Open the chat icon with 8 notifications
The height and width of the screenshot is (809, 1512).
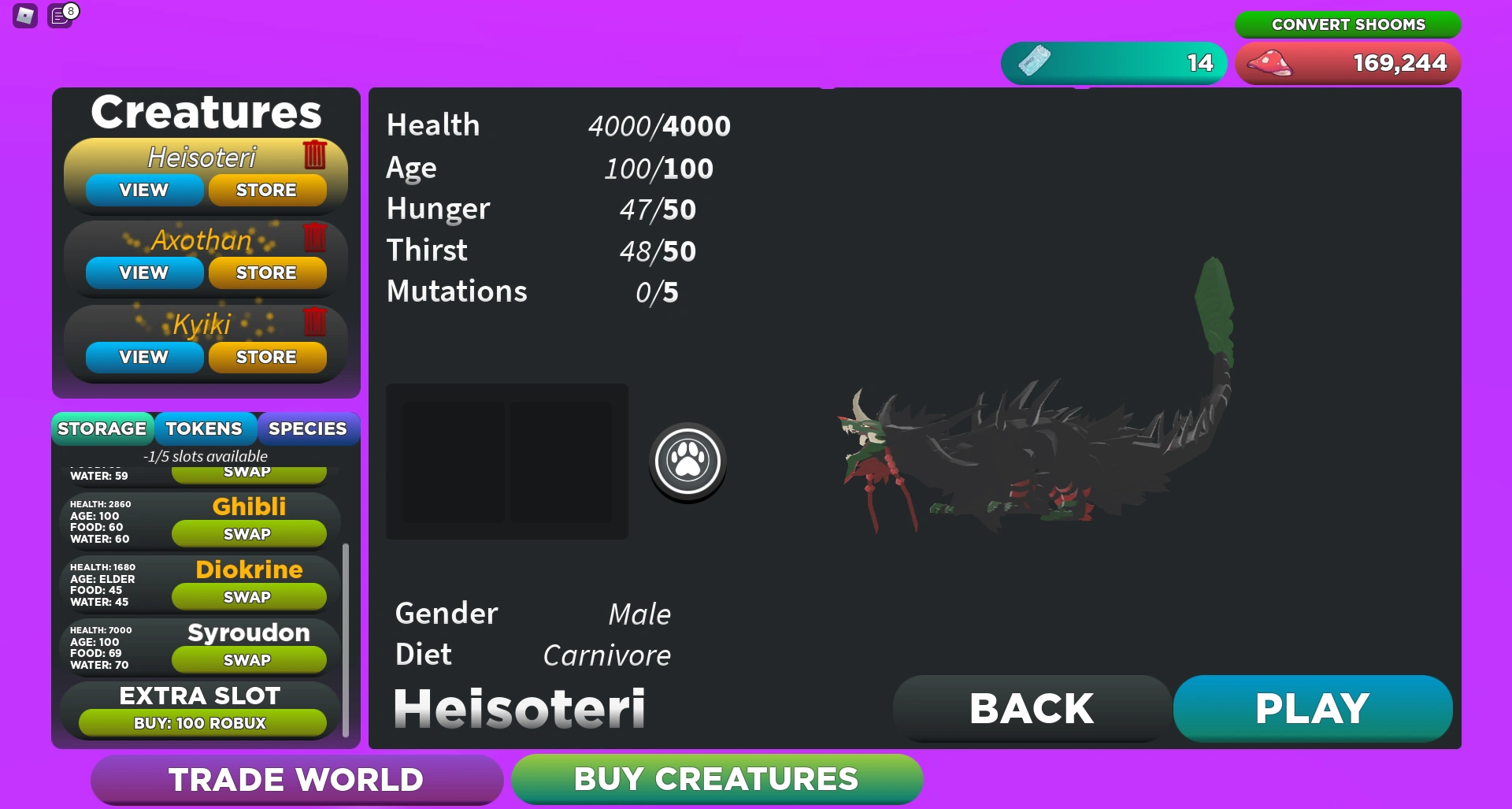(x=60, y=17)
